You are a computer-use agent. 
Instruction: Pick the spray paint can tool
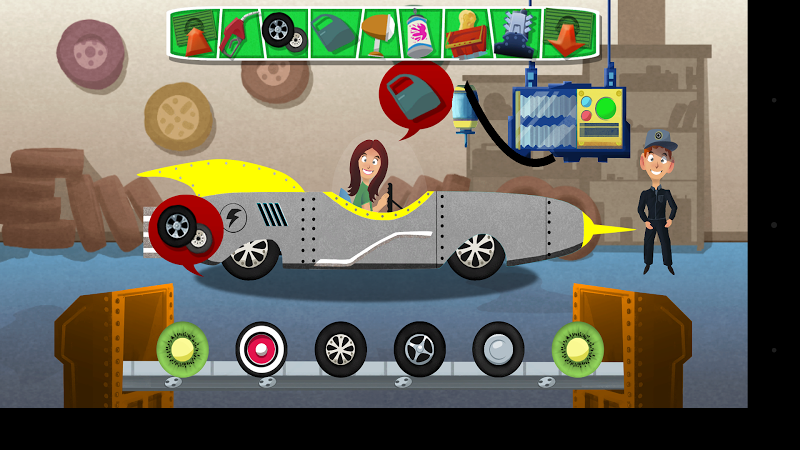click(420, 34)
